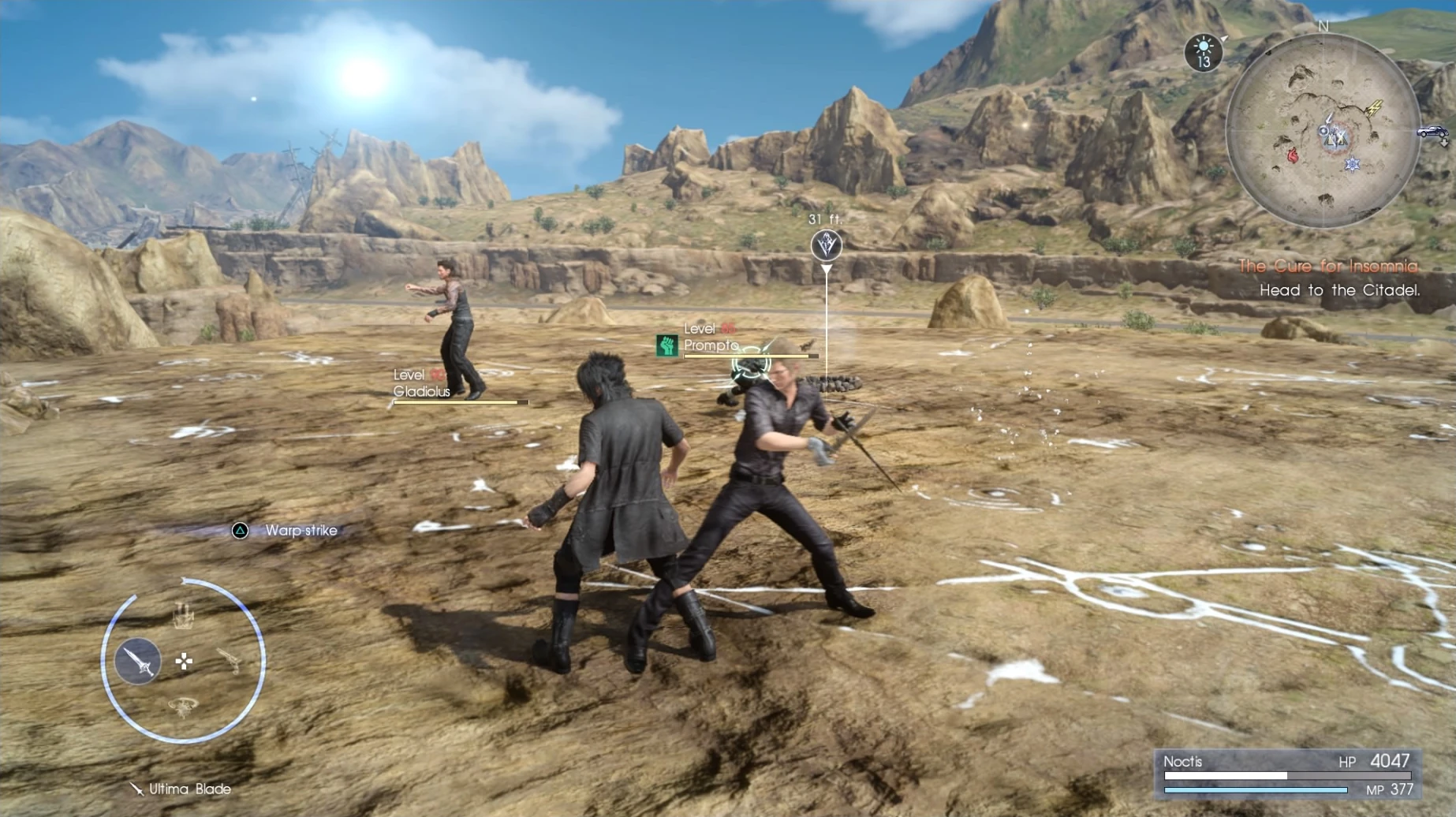This screenshot has height=817, width=1456.
Task: Click the 31 ft distance label
Action: [825, 218]
